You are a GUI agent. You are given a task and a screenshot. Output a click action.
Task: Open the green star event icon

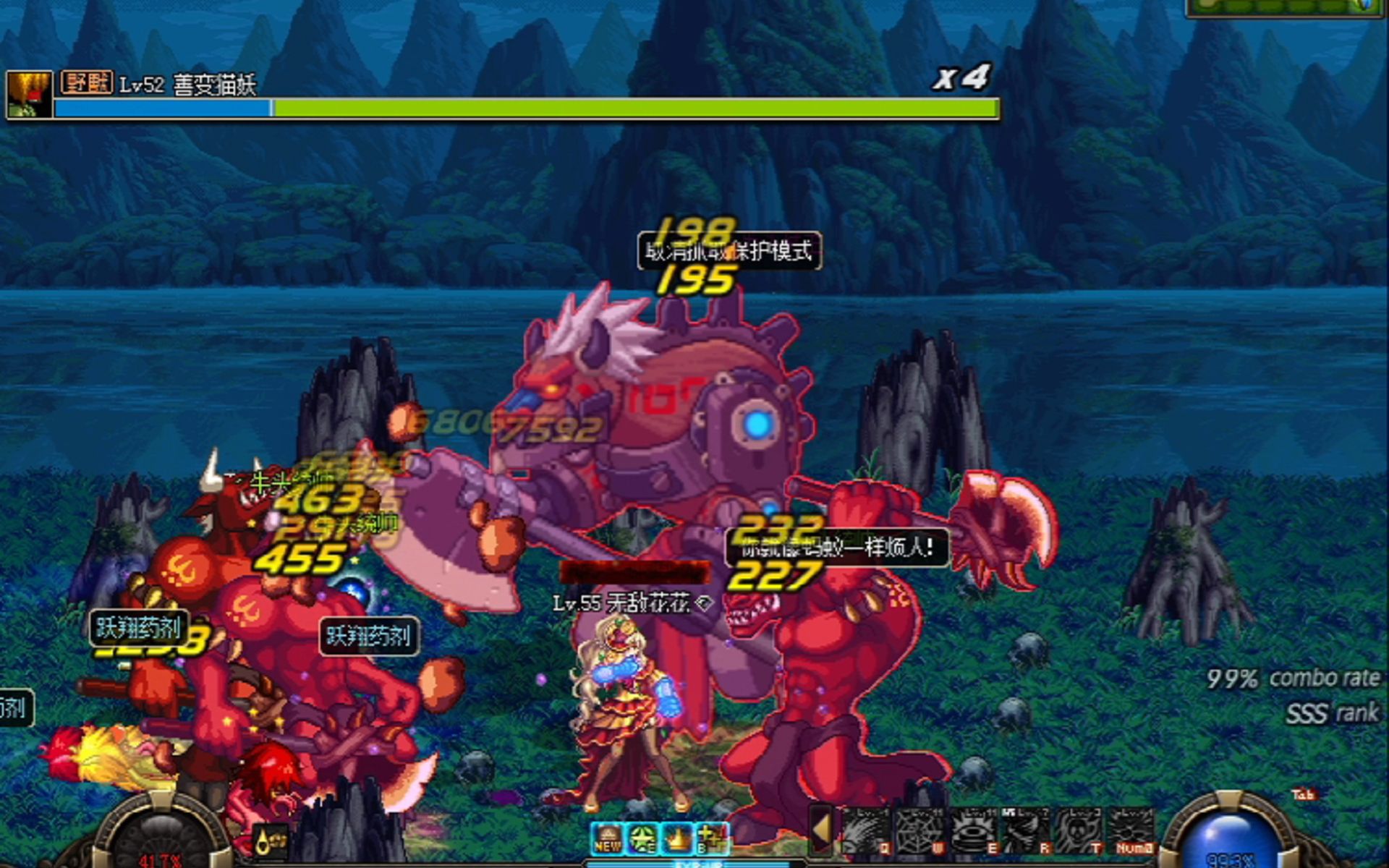643,839
